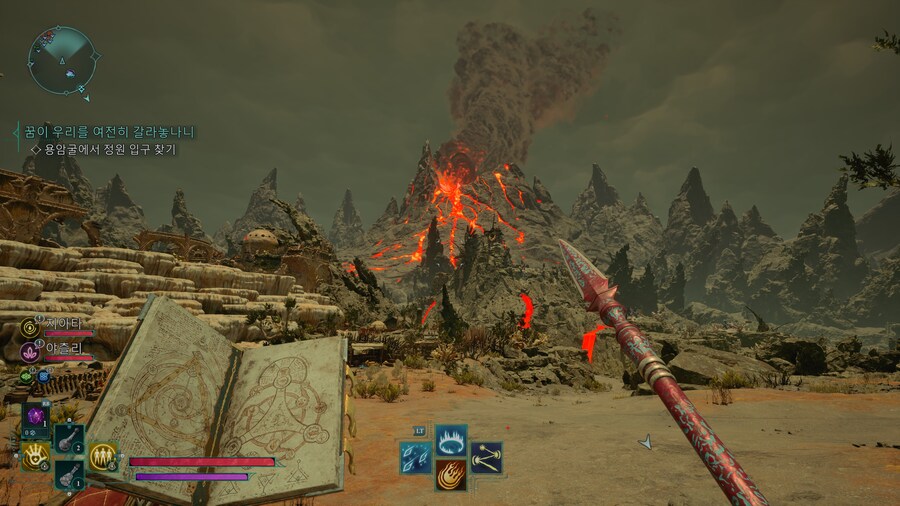
Task: Use the purple crystal item slot
Action: pyautogui.click(x=37, y=416)
